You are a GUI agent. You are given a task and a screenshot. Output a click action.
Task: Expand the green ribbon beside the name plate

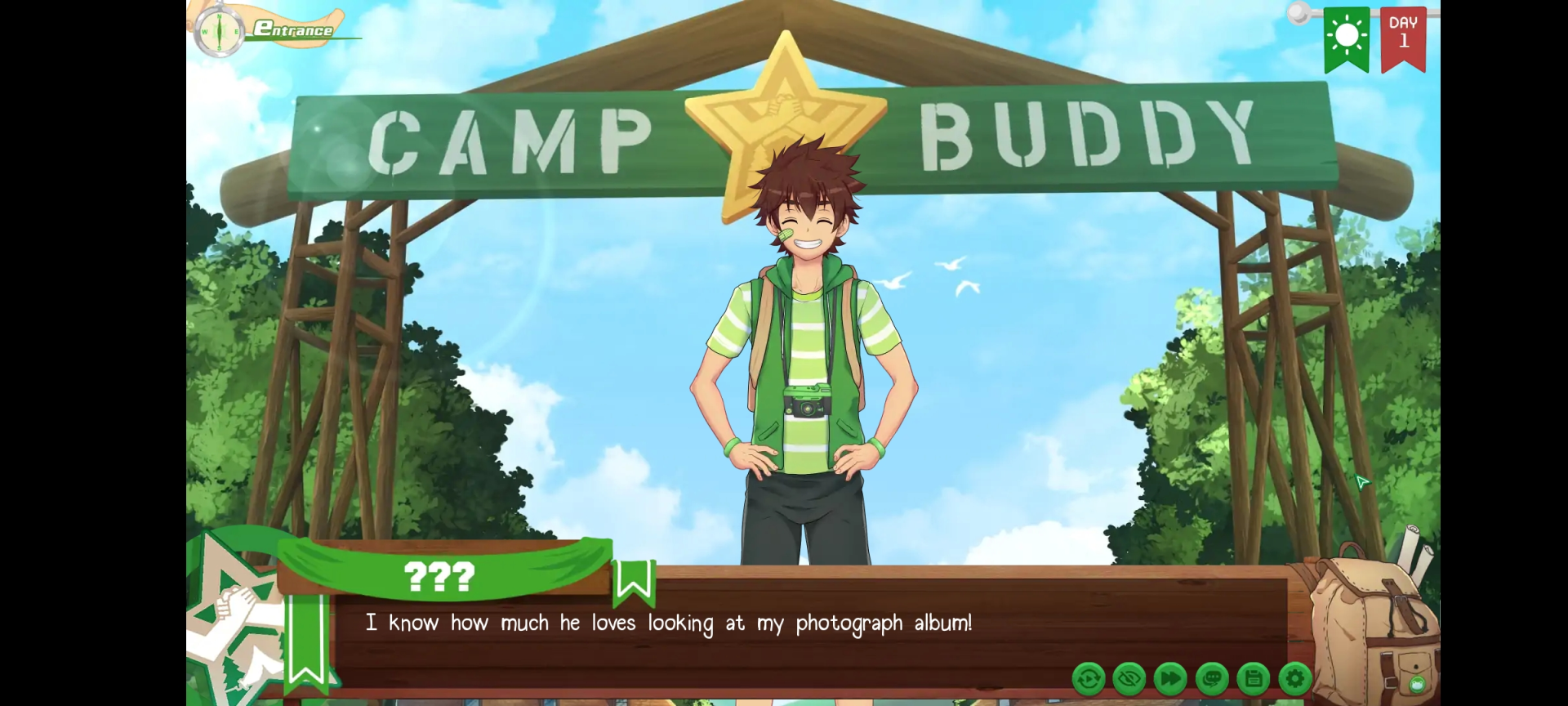(x=308, y=637)
